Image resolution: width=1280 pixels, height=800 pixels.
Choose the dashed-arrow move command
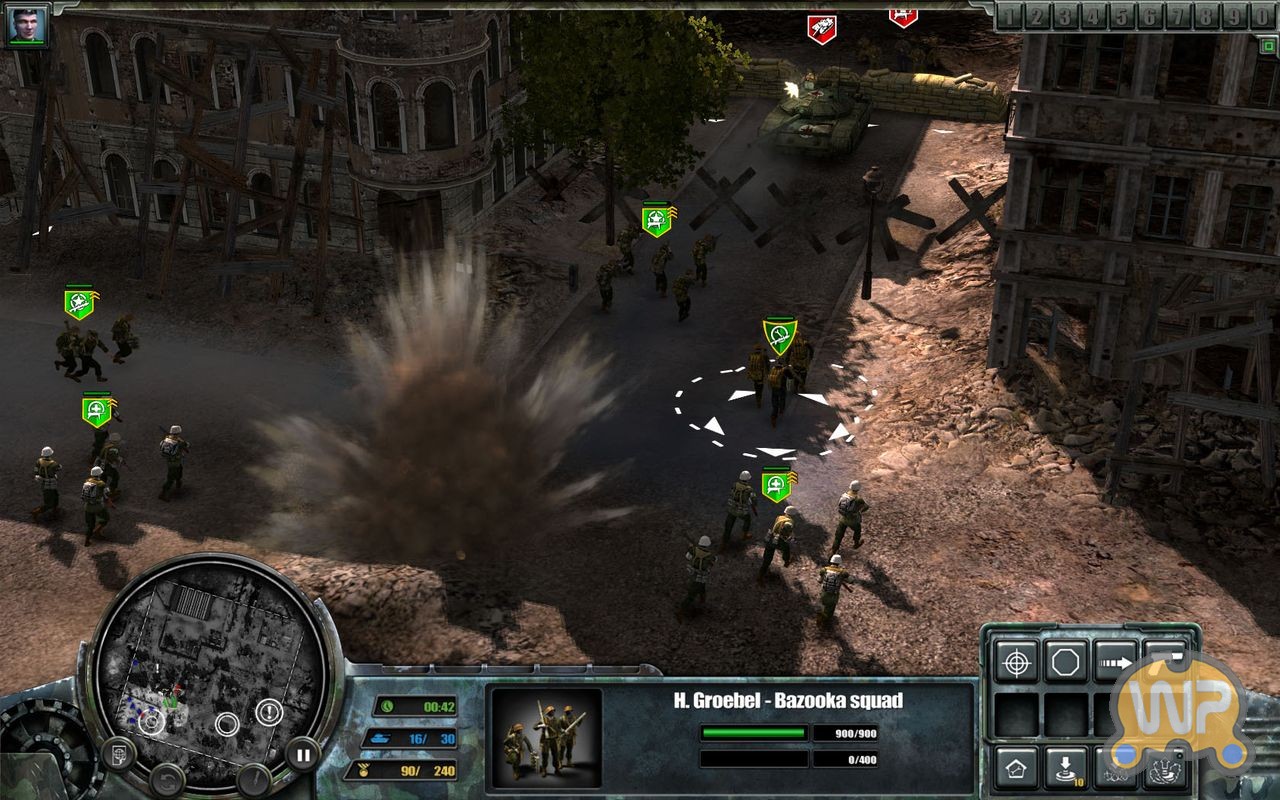[x=1116, y=661]
